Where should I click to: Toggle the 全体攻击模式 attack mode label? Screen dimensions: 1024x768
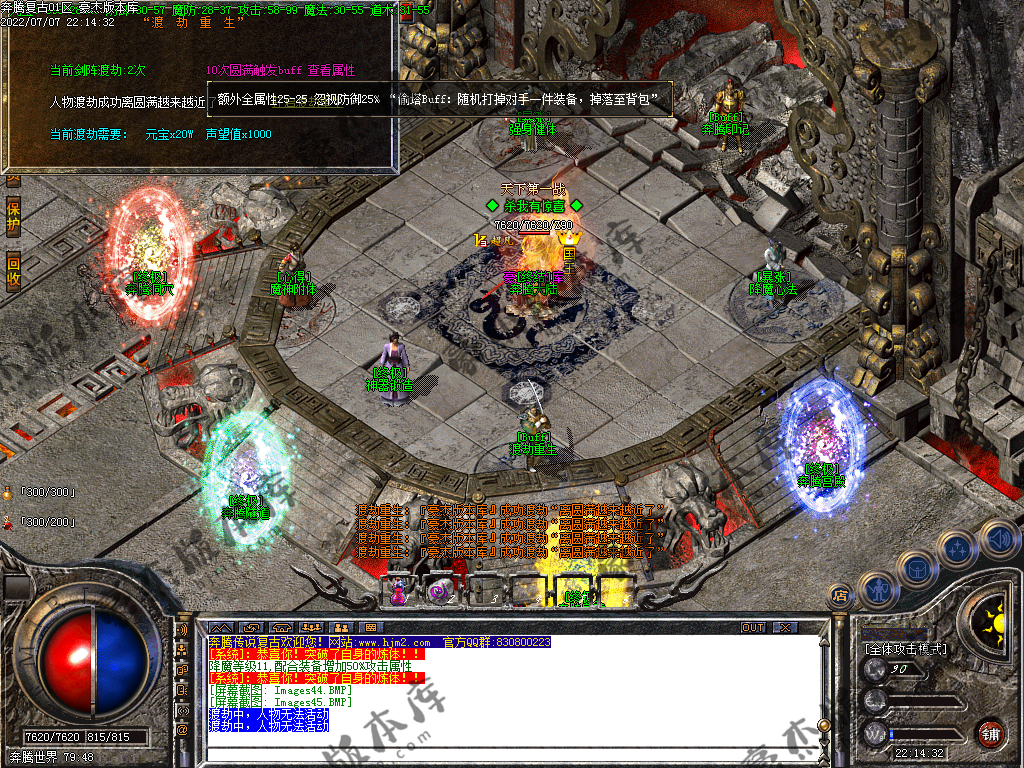coord(905,649)
